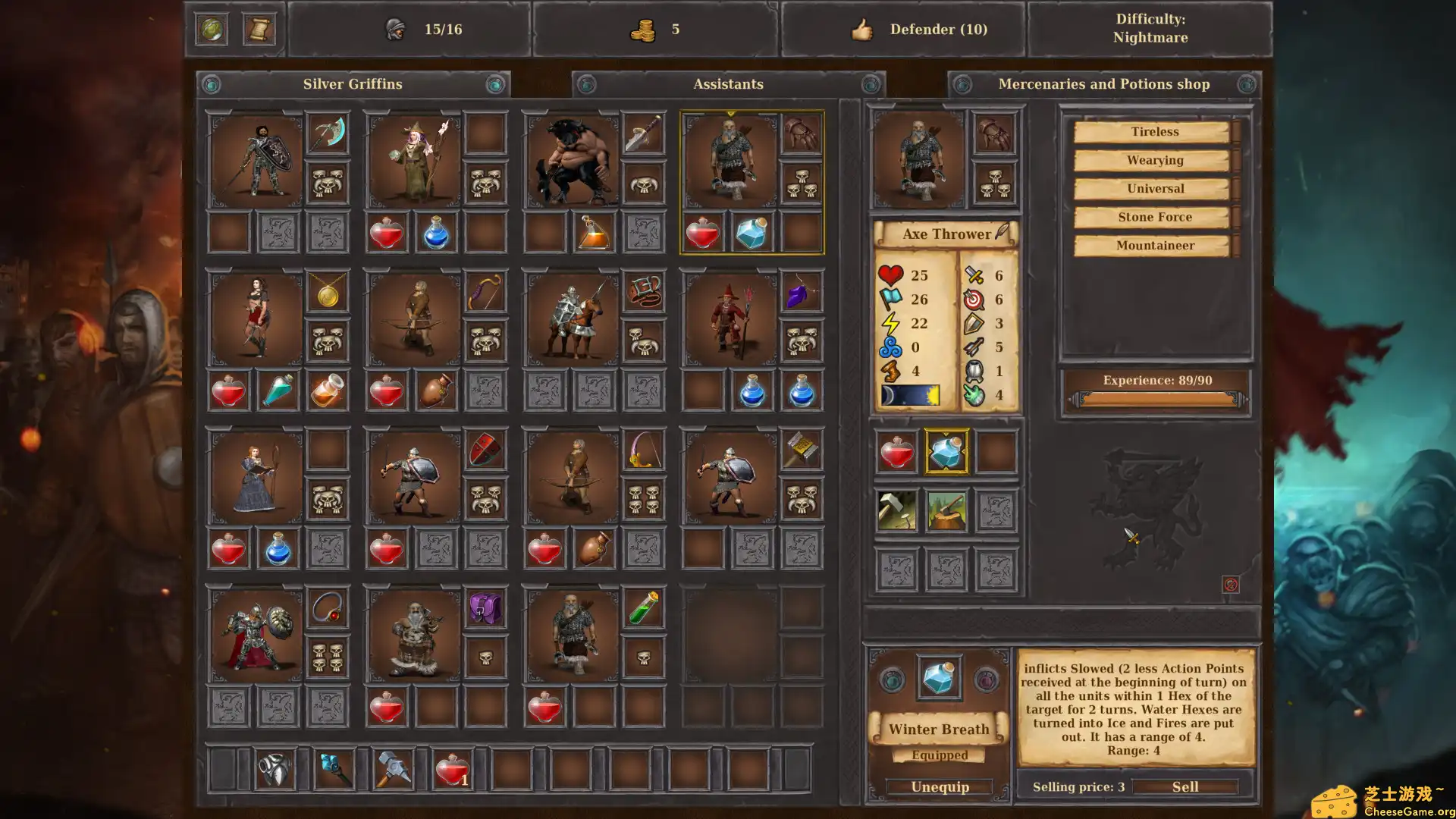Click the gold coins counter
The height and width of the screenshot is (819, 1456).
645,30
